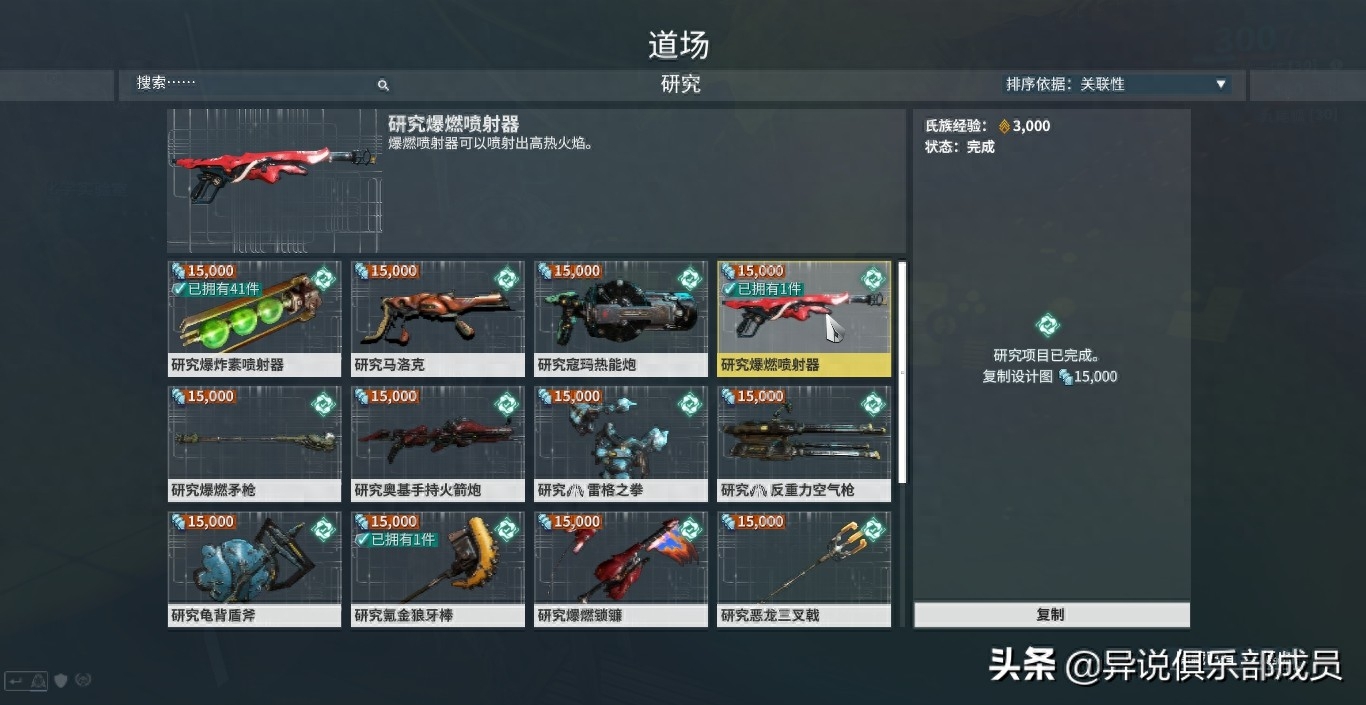Select the highlighted 研究爆燃喷射器 tile
This screenshot has height=705, width=1366.
[804, 319]
